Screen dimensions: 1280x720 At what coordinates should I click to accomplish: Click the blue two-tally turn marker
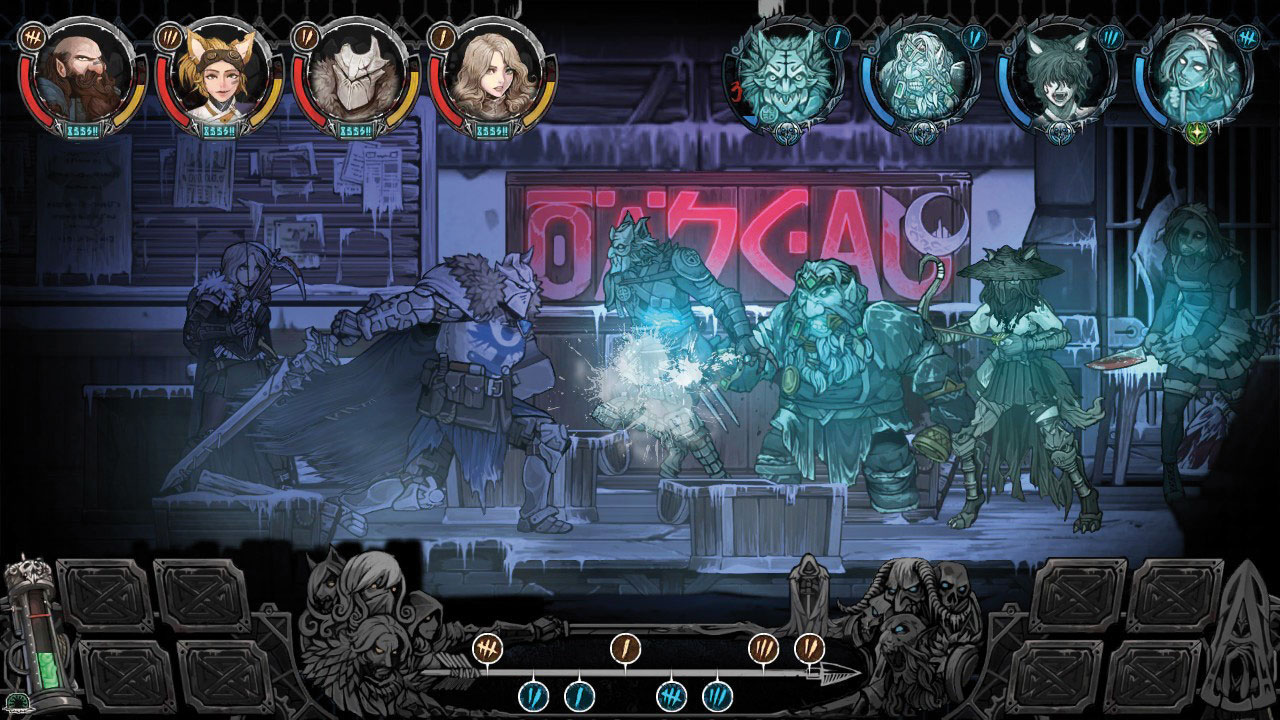(x=533, y=694)
